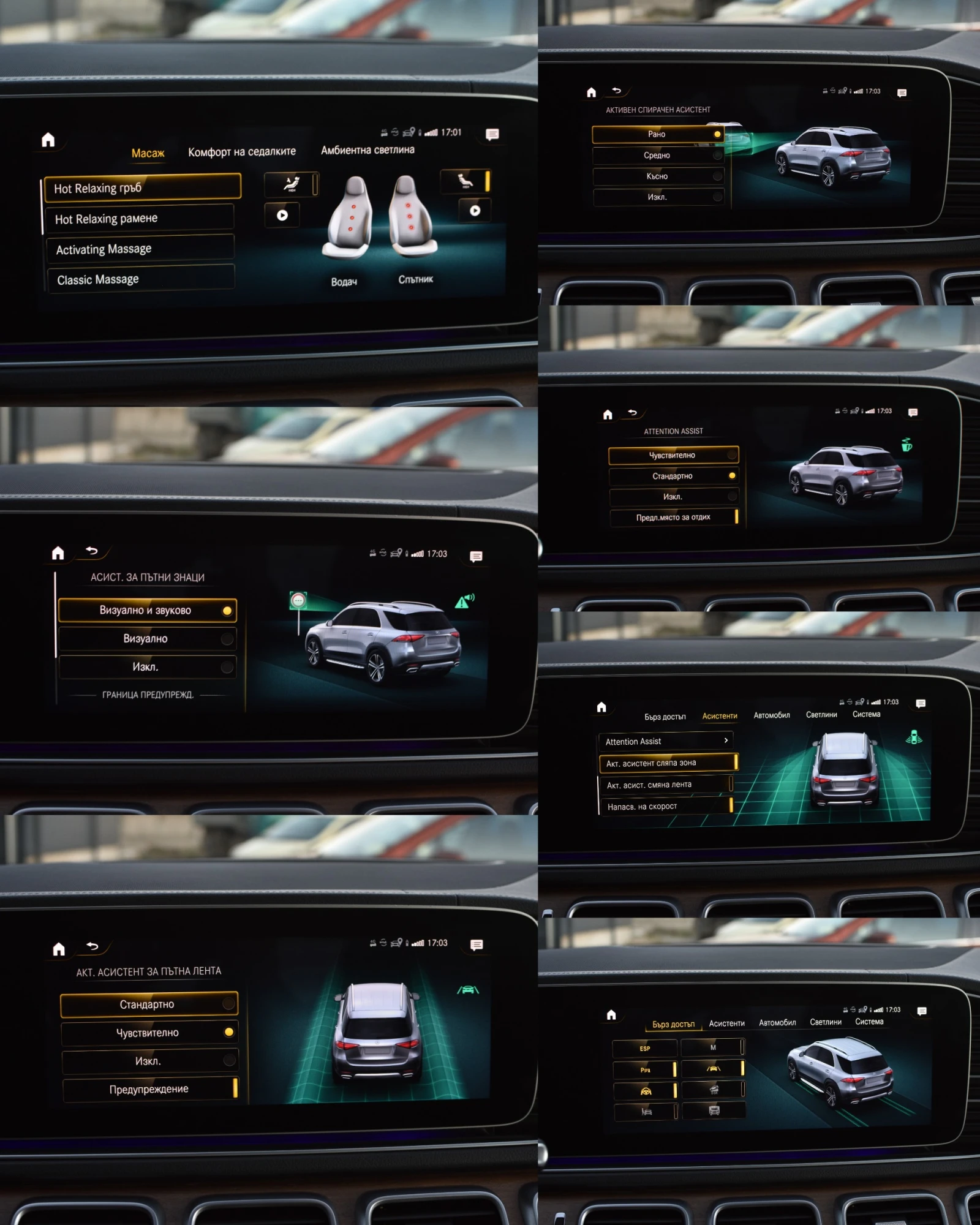
Task: Toggle Предл.място за отдих setting
Action: coord(674,517)
